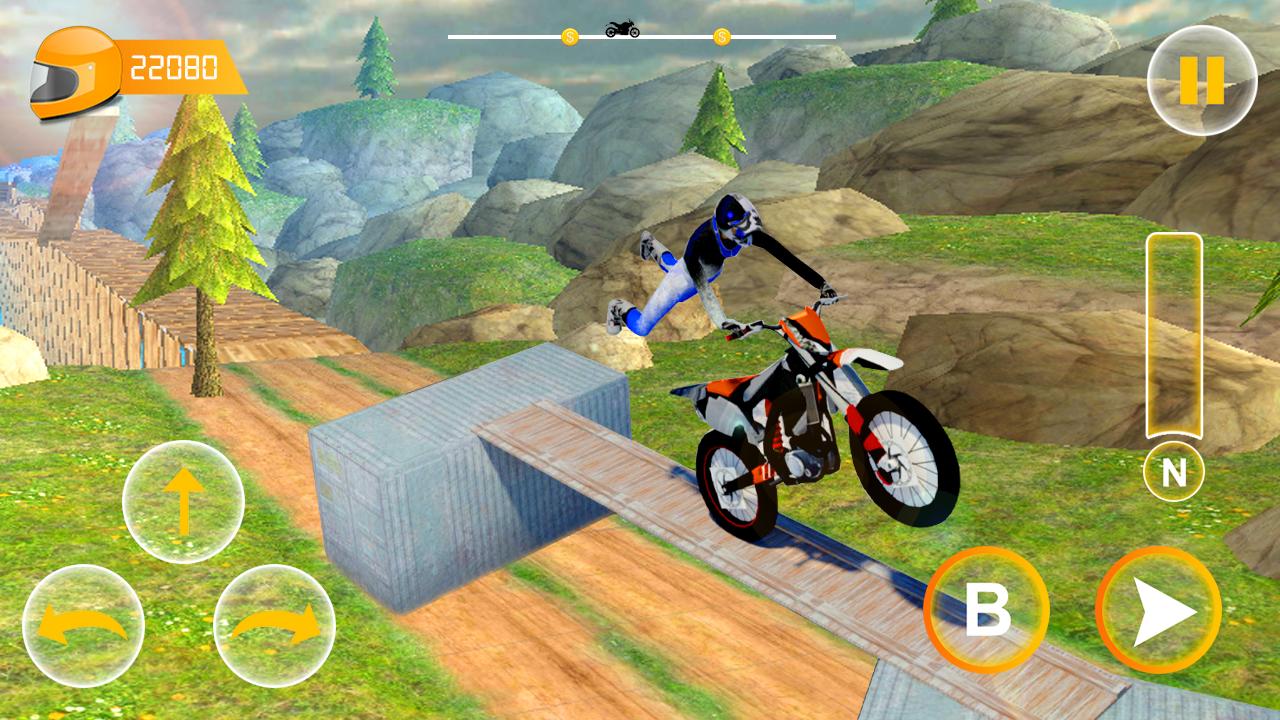The height and width of the screenshot is (720, 1280).
Task: Pause the game
Action: (x=1203, y=78)
